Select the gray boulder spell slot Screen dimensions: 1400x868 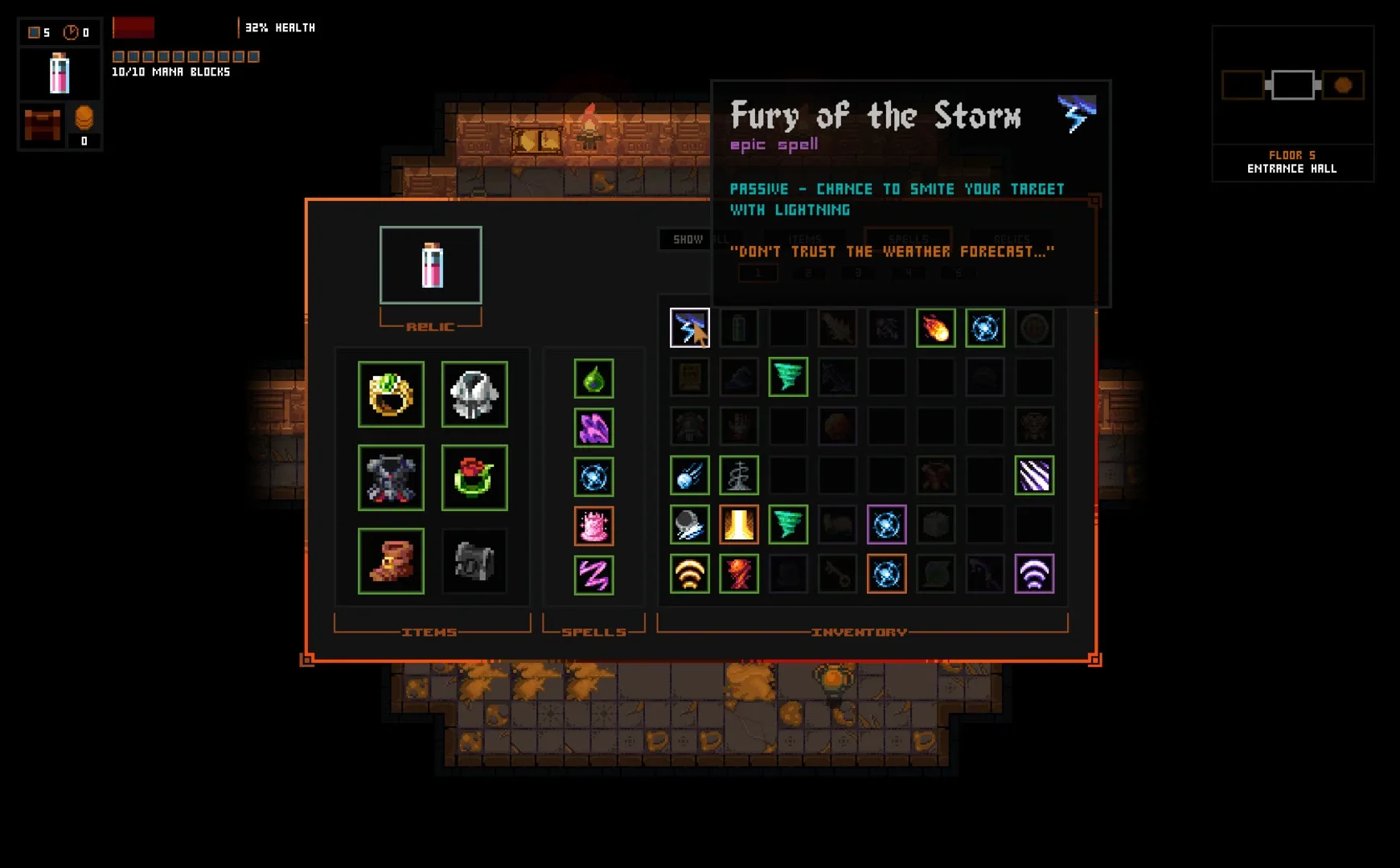(x=689, y=525)
